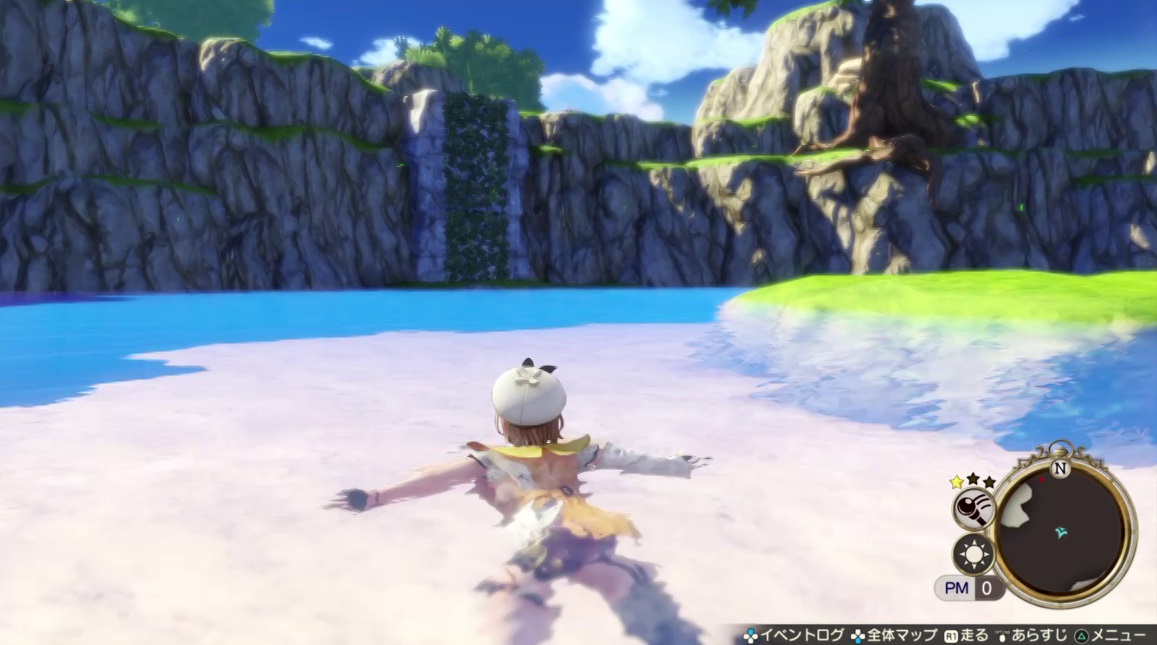This screenshot has height=645, width=1157.
Task: Select the red marker on the minimap
Action: 1042,480
